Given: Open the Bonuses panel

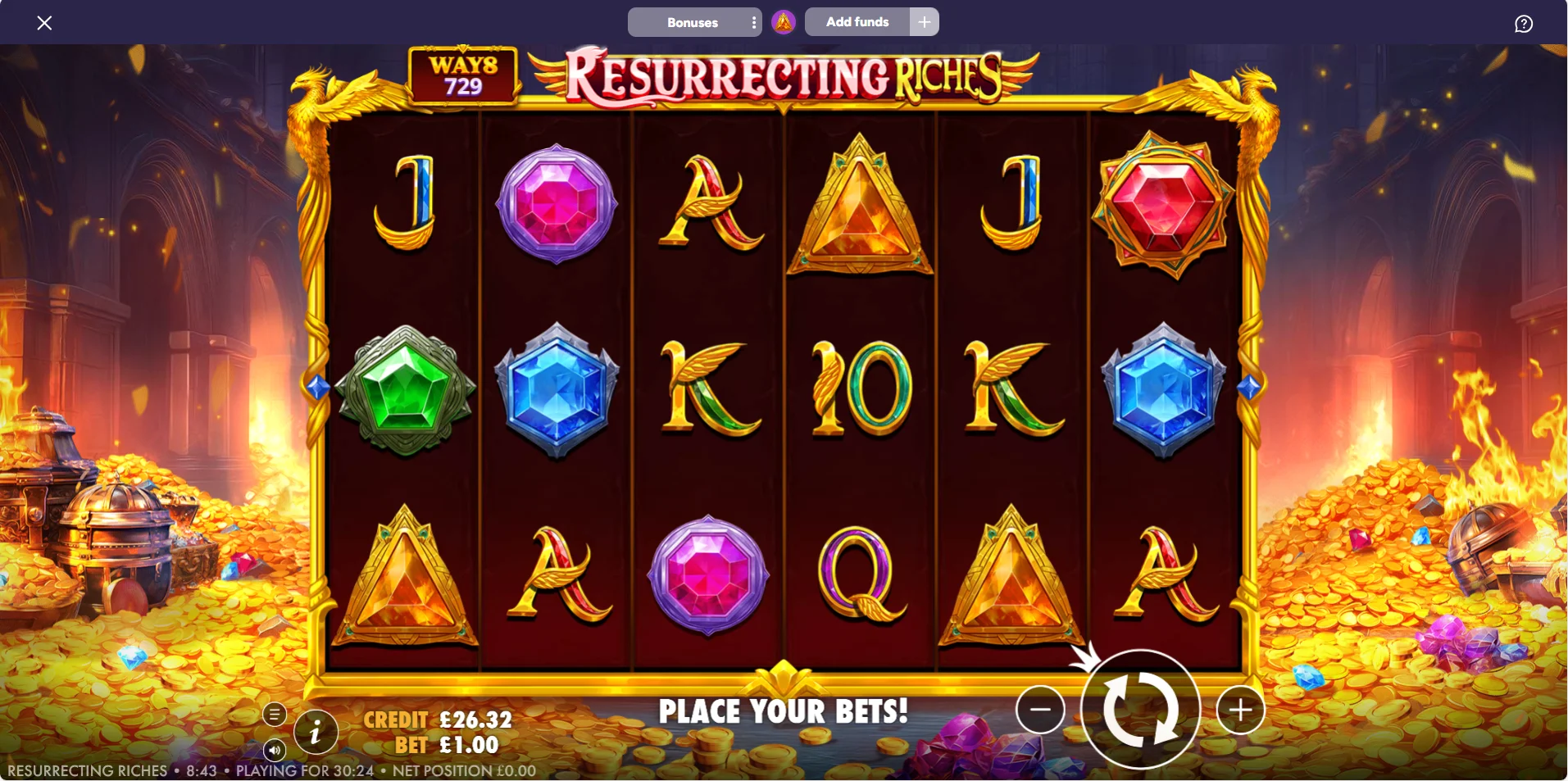Looking at the screenshot, I should (693, 22).
